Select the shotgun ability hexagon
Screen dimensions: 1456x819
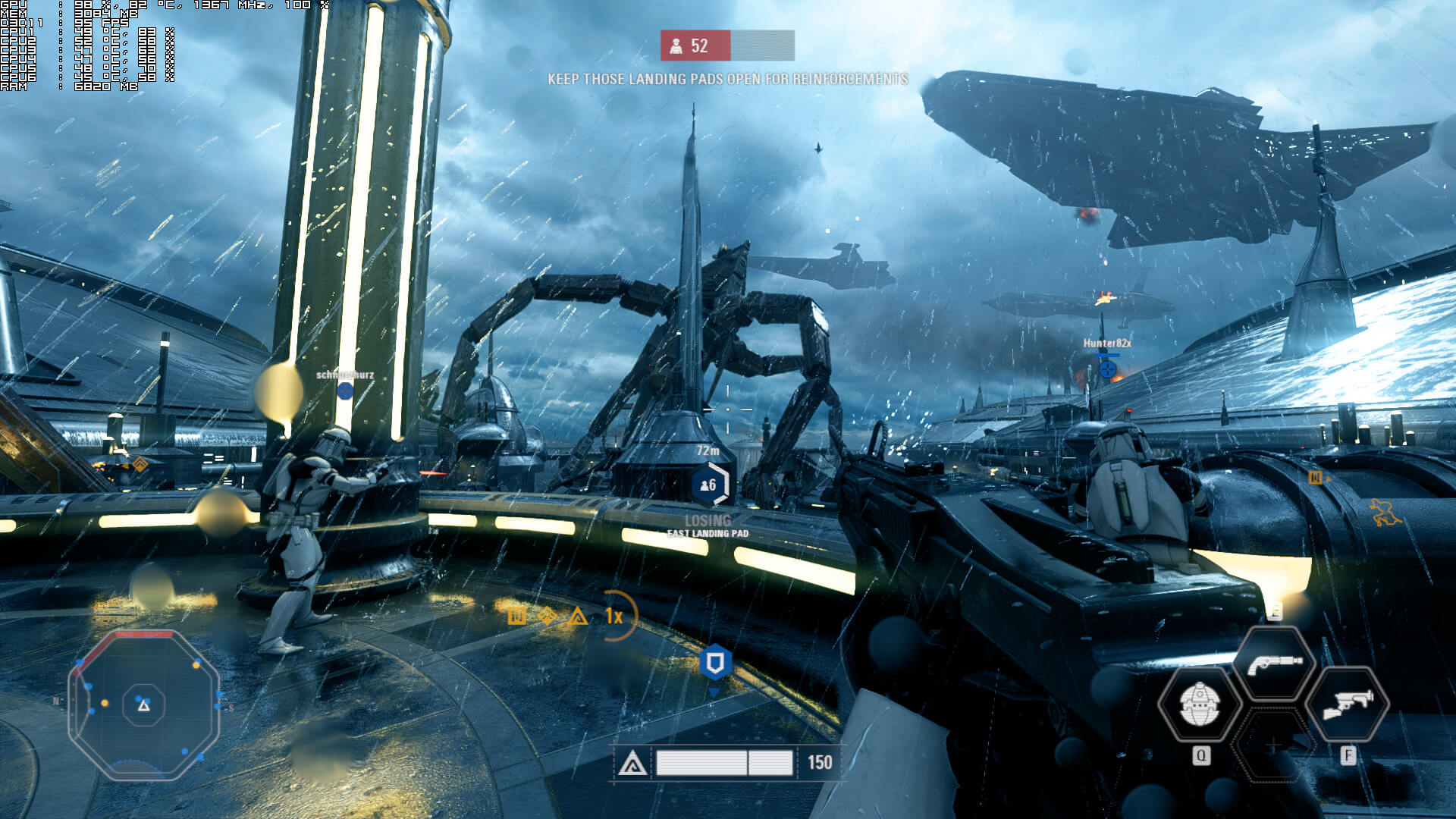click(1274, 664)
